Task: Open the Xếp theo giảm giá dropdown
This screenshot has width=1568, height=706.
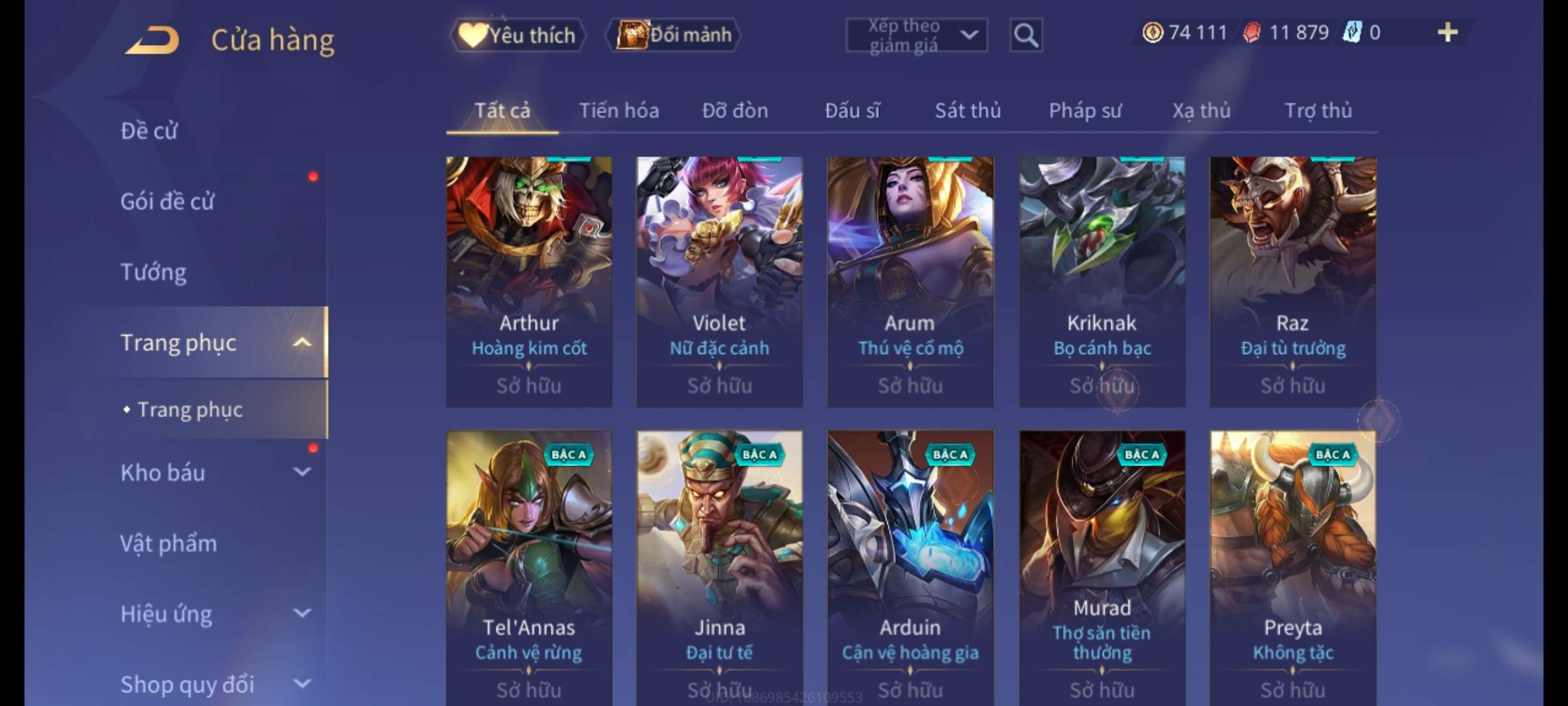Action: tap(916, 35)
